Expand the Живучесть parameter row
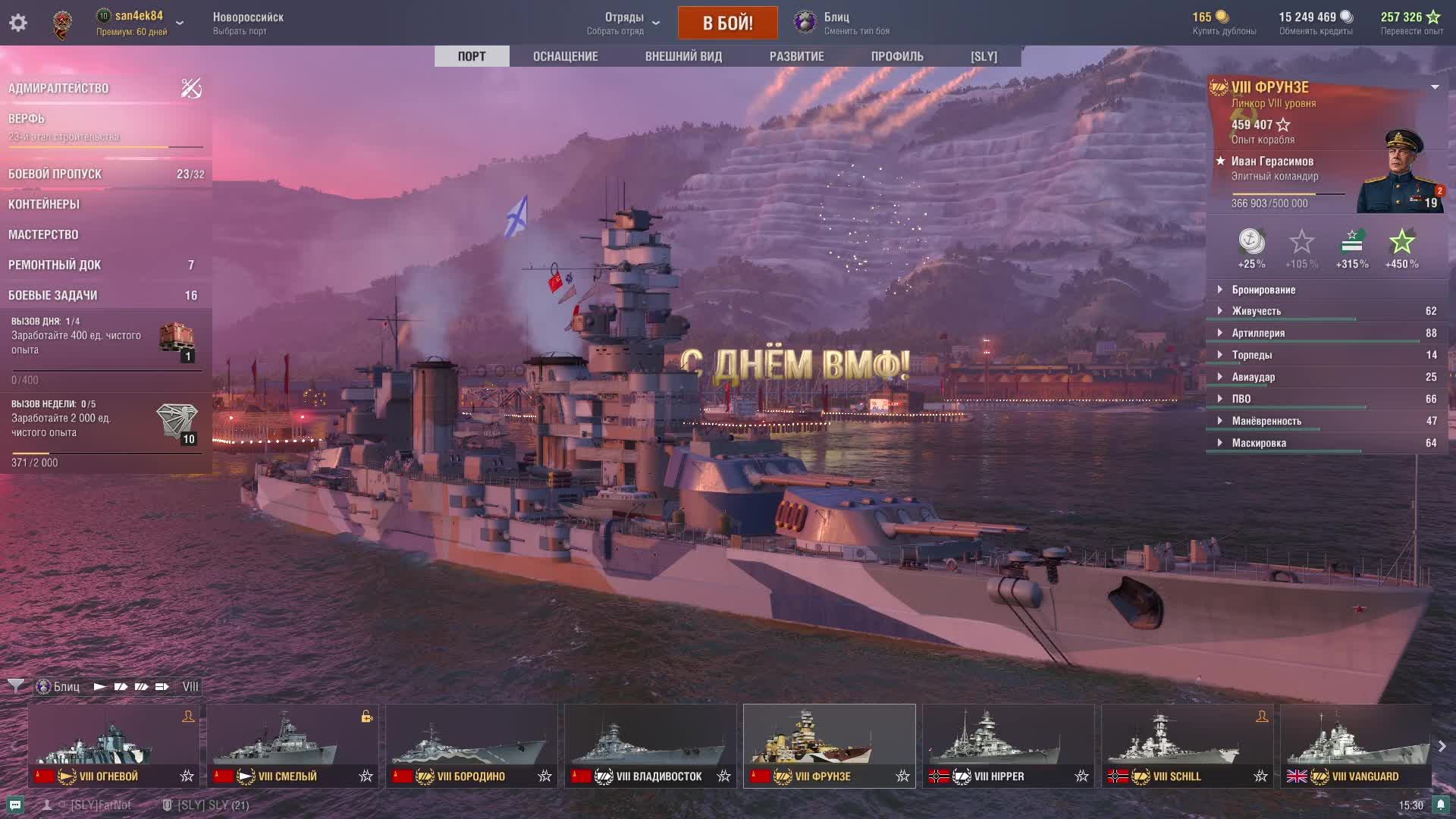 tap(1256, 311)
